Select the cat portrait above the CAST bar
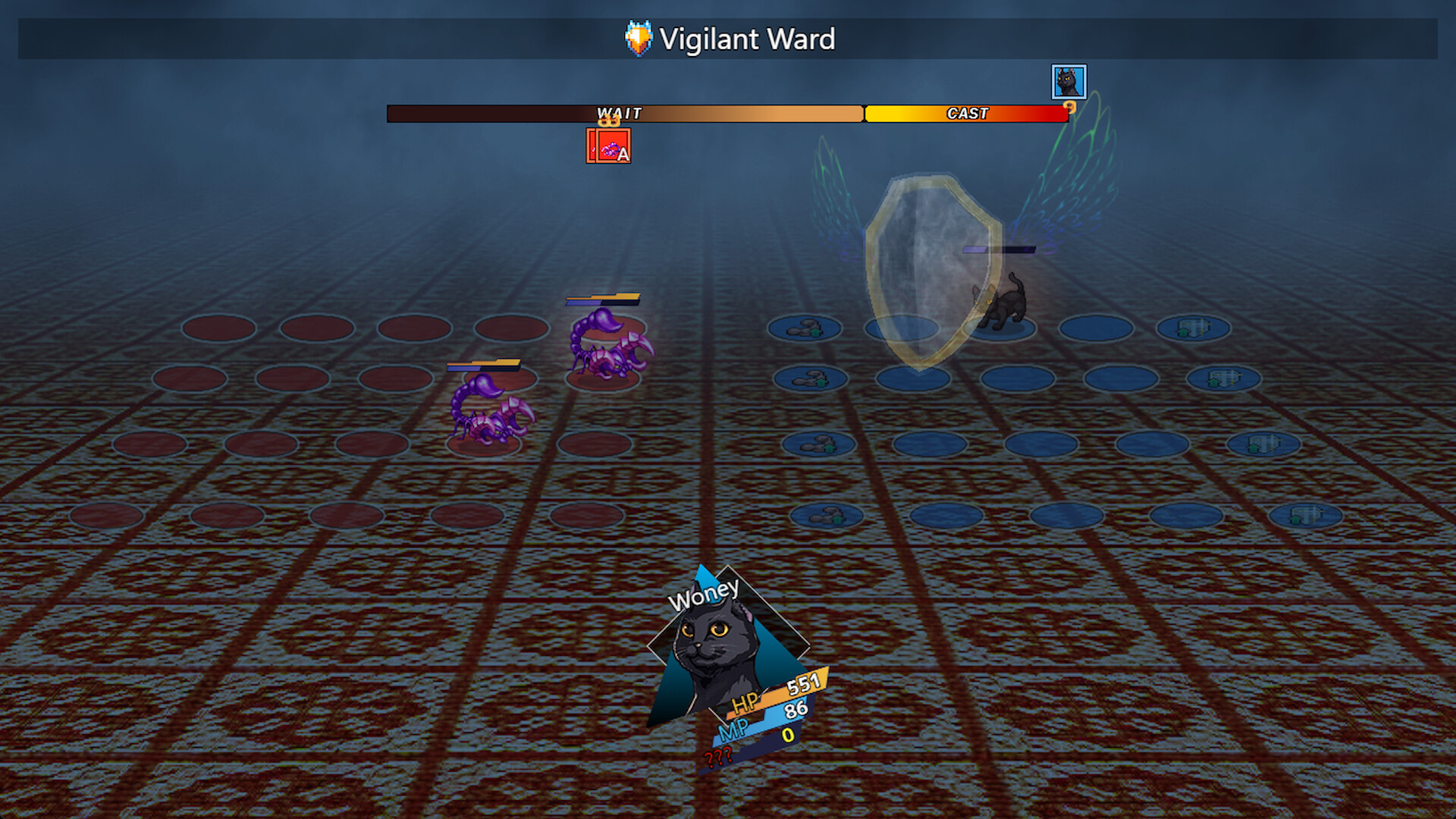 [x=1069, y=83]
